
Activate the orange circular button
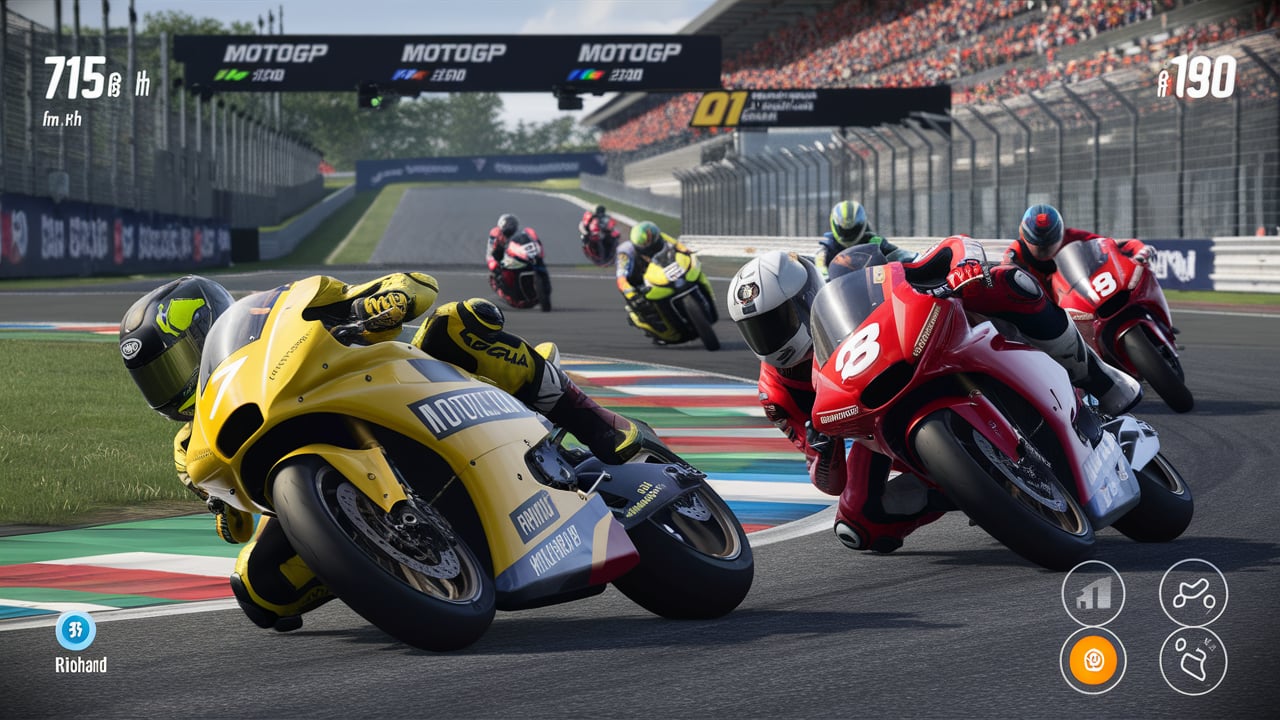tap(1093, 661)
